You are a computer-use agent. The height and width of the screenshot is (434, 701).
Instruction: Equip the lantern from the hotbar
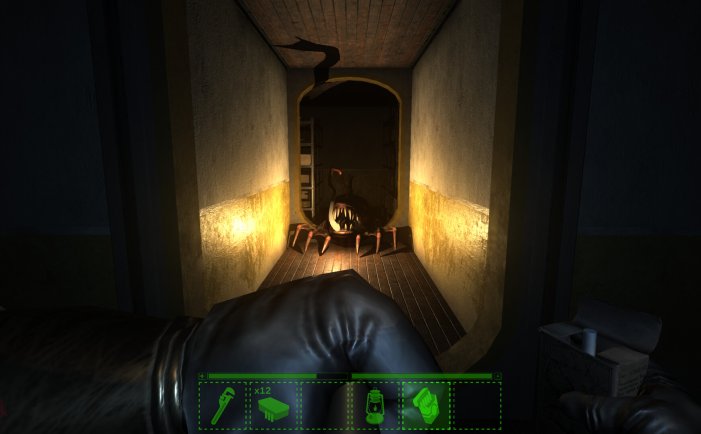tap(375, 405)
